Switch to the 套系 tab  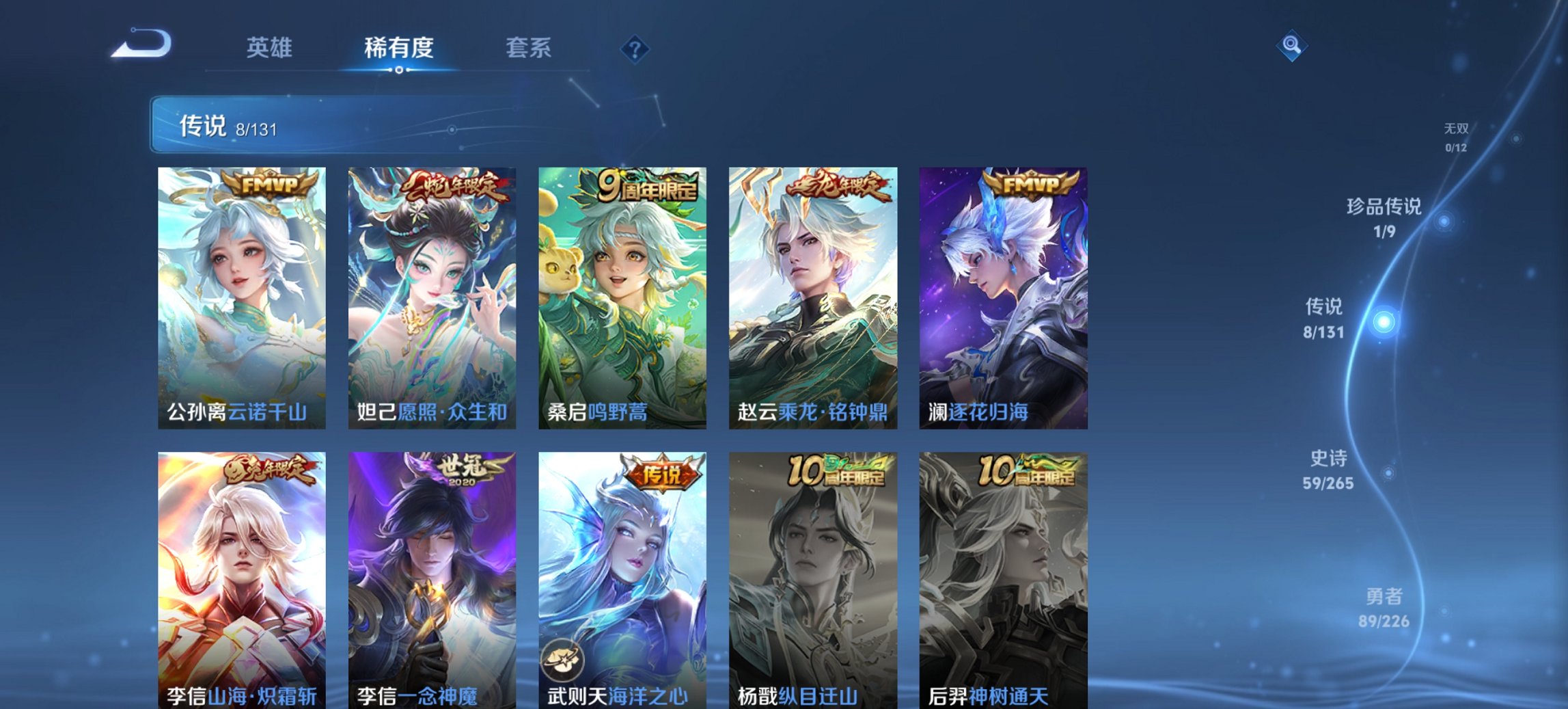pyautogui.click(x=529, y=48)
